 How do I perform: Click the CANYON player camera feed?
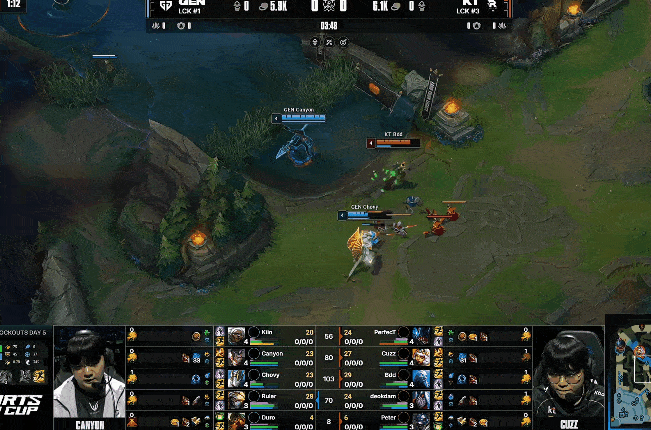[x=89, y=375]
